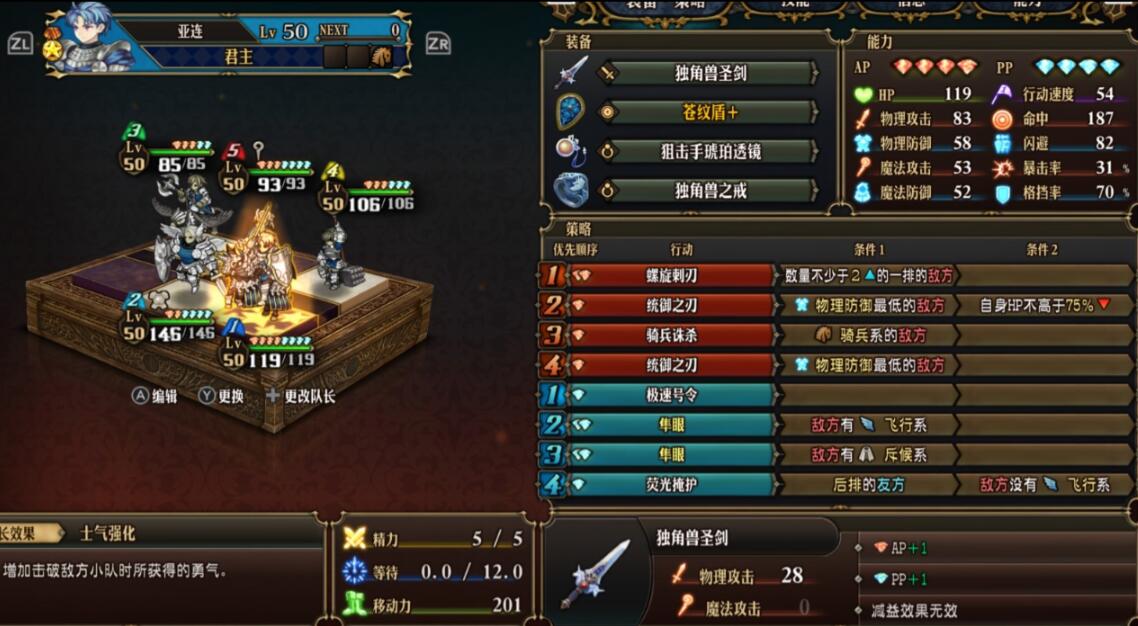The height and width of the screenshot is (626, 1138).
Task: Edit the 自身HP不高于75% condition
Action: 1040,305
